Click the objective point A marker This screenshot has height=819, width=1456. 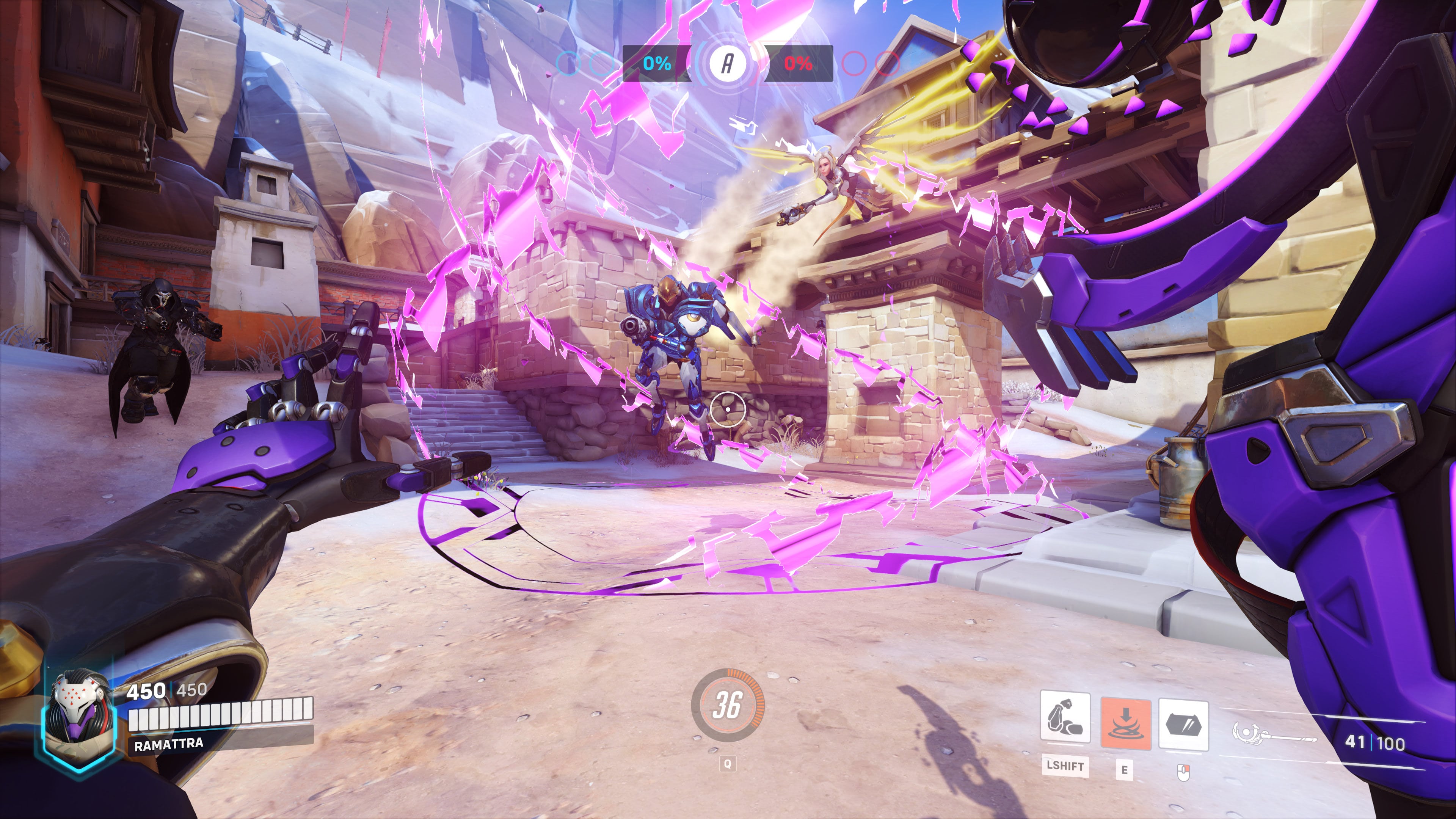pyautogui.click(x=728, y=64)
